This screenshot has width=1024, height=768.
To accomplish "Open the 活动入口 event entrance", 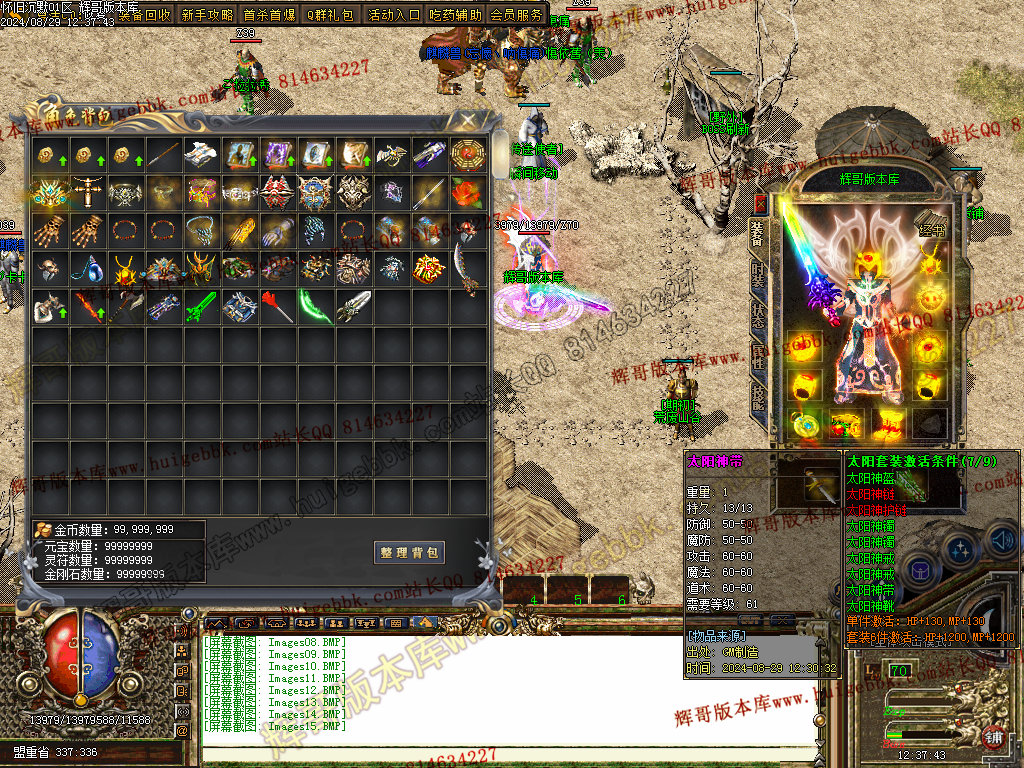I will 394,15.
